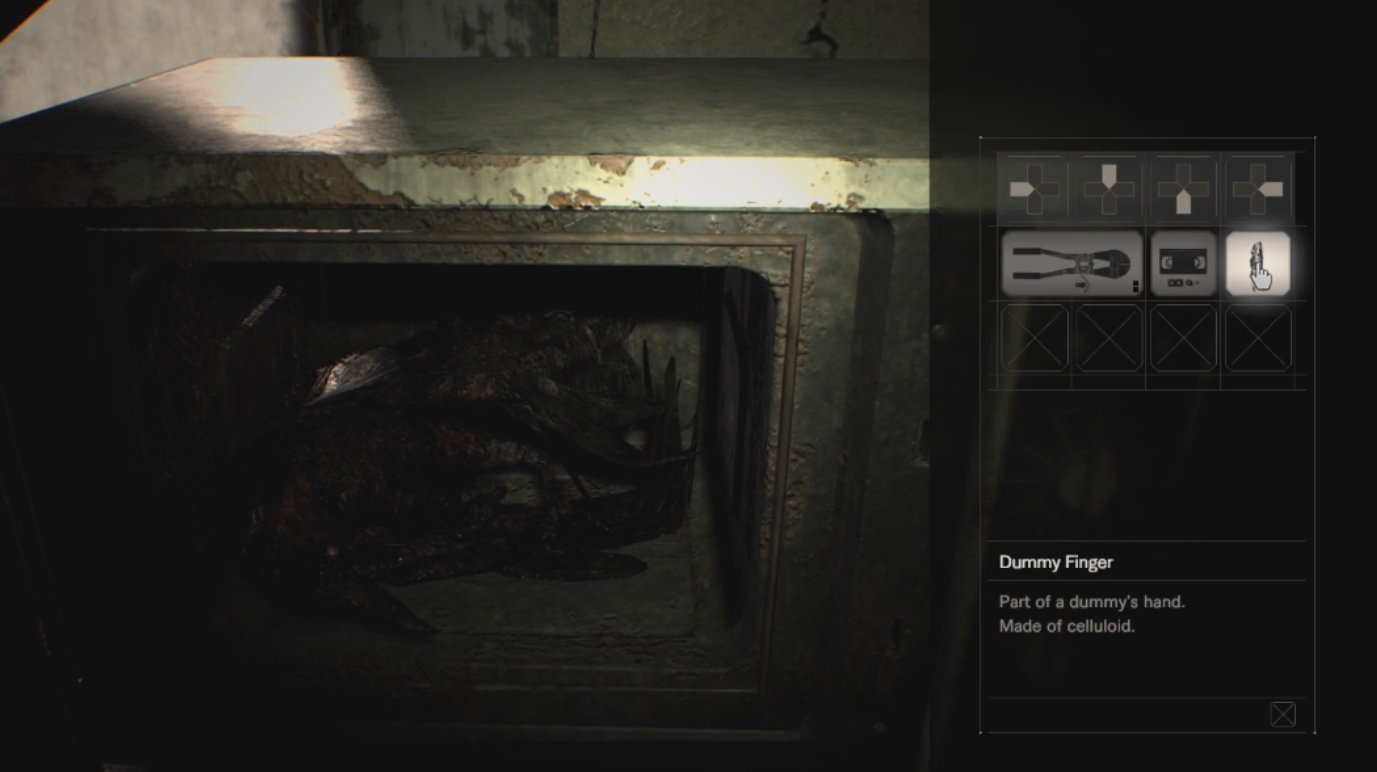Select the bolt cutters in the inventory
The width and height of the screenshot is (1377, 772).
tap(1072, 264)
